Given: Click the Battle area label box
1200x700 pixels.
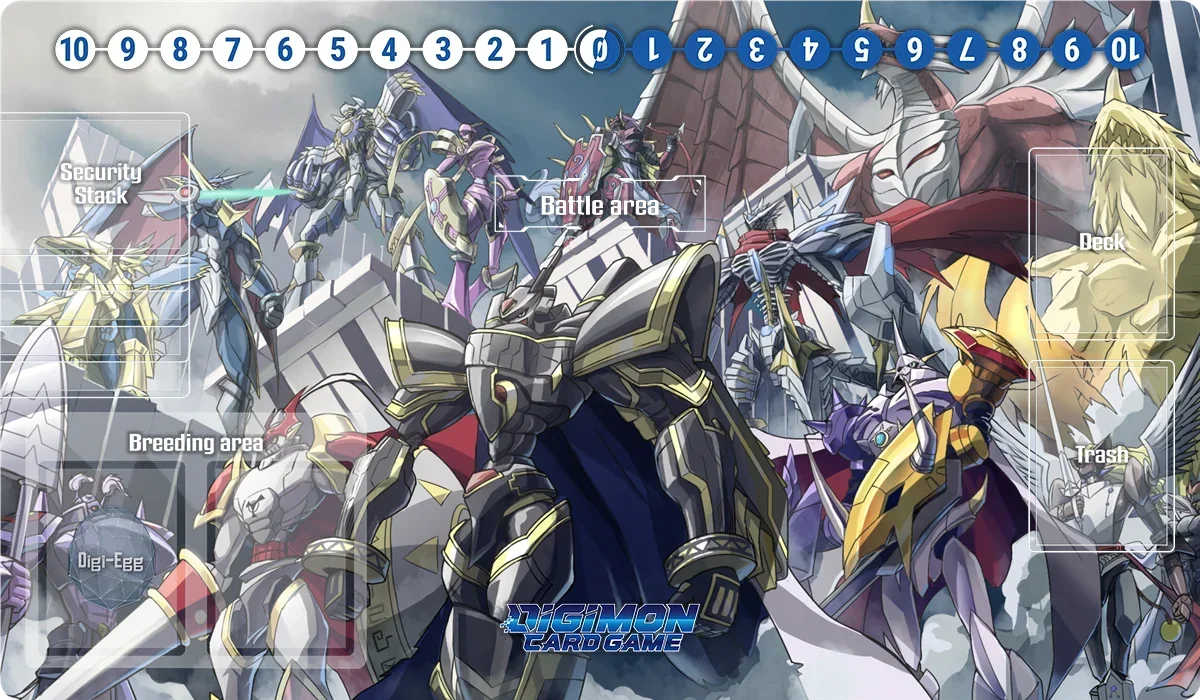Looking at the screenshot, I should click(x=600, y=205).
